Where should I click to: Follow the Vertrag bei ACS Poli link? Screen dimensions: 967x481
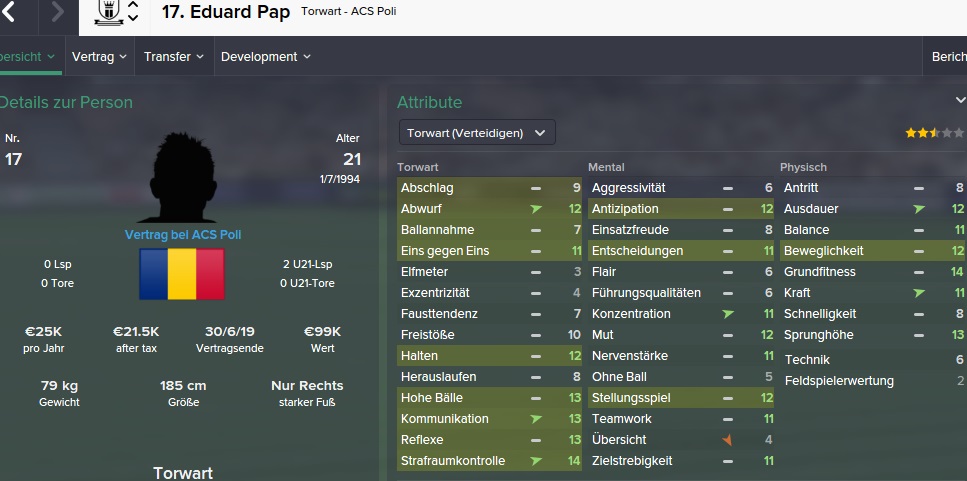click(x=182, y=234)
